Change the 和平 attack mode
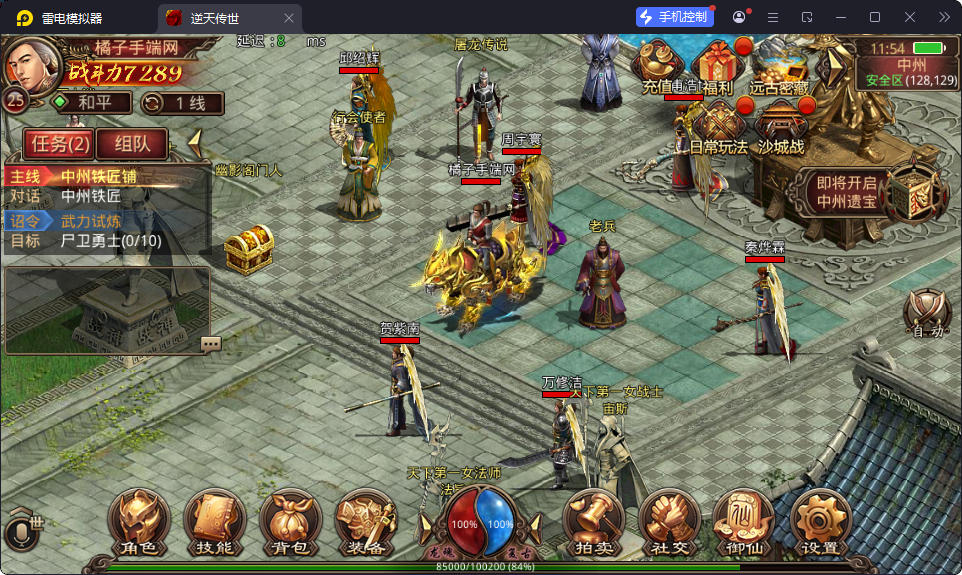The image size is (962, 575). tap(91, 102)
